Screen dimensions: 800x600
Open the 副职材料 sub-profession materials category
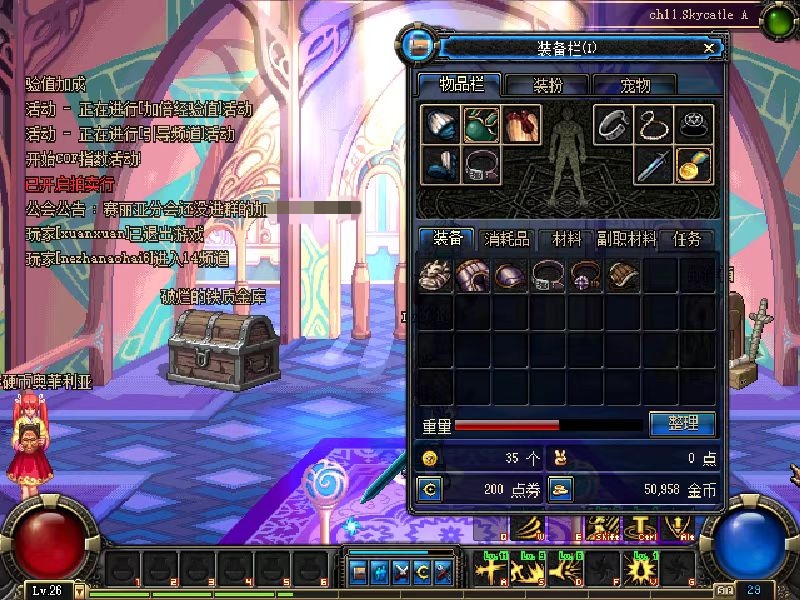[x=627, y=239]
